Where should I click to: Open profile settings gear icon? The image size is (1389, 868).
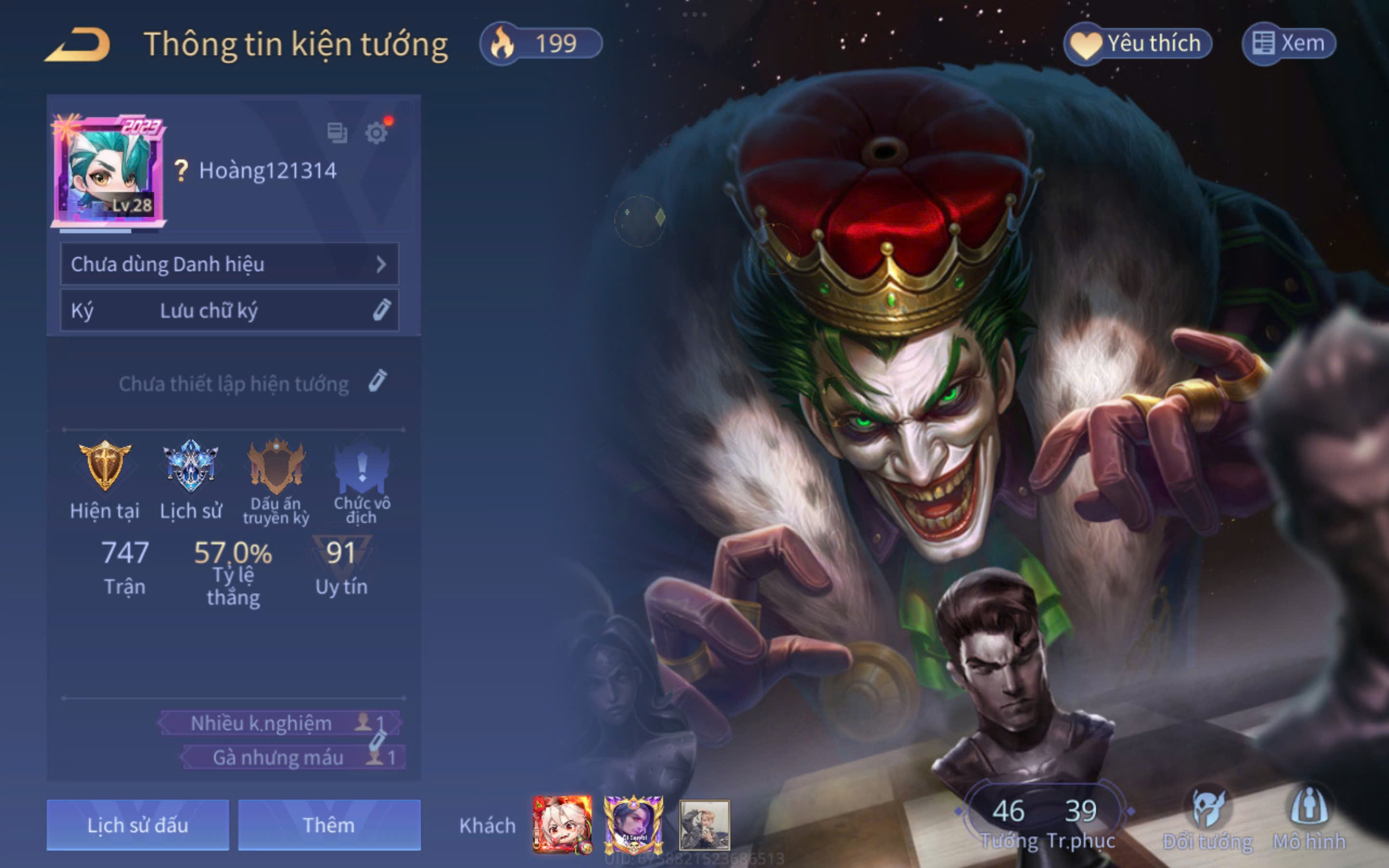point(377,133)
